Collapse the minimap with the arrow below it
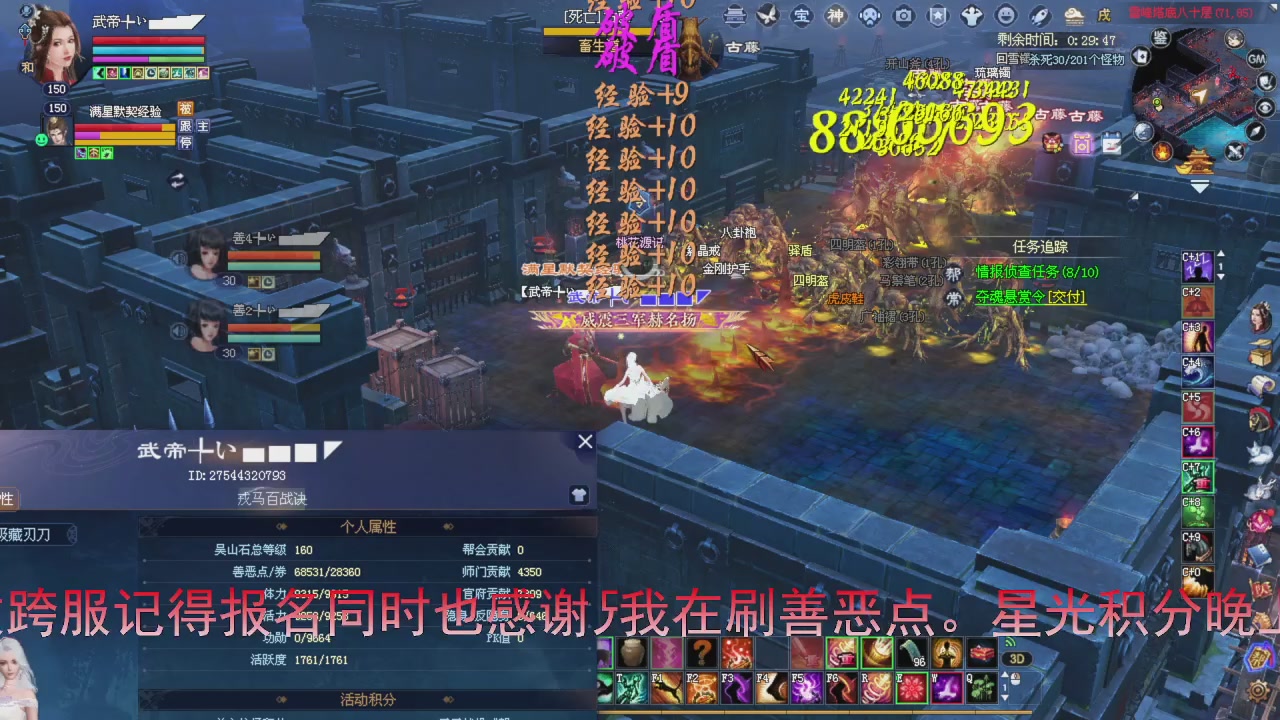The image size is (1280, 720). [1200, 187]
